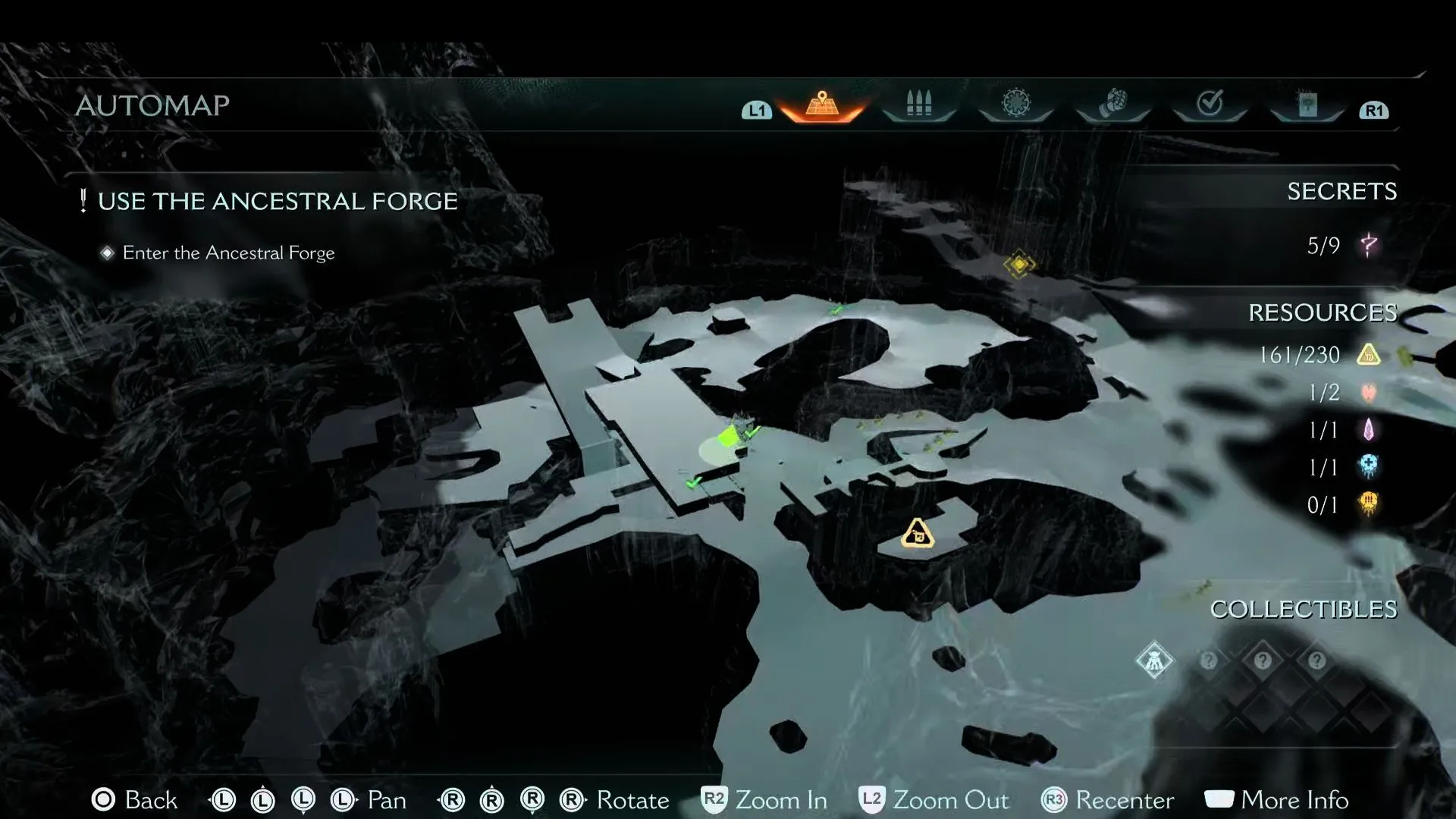Select the 0/1 orange resource icon
Image resolution: width=1456 pixels, height=819 pixels.
point(1369,504)
